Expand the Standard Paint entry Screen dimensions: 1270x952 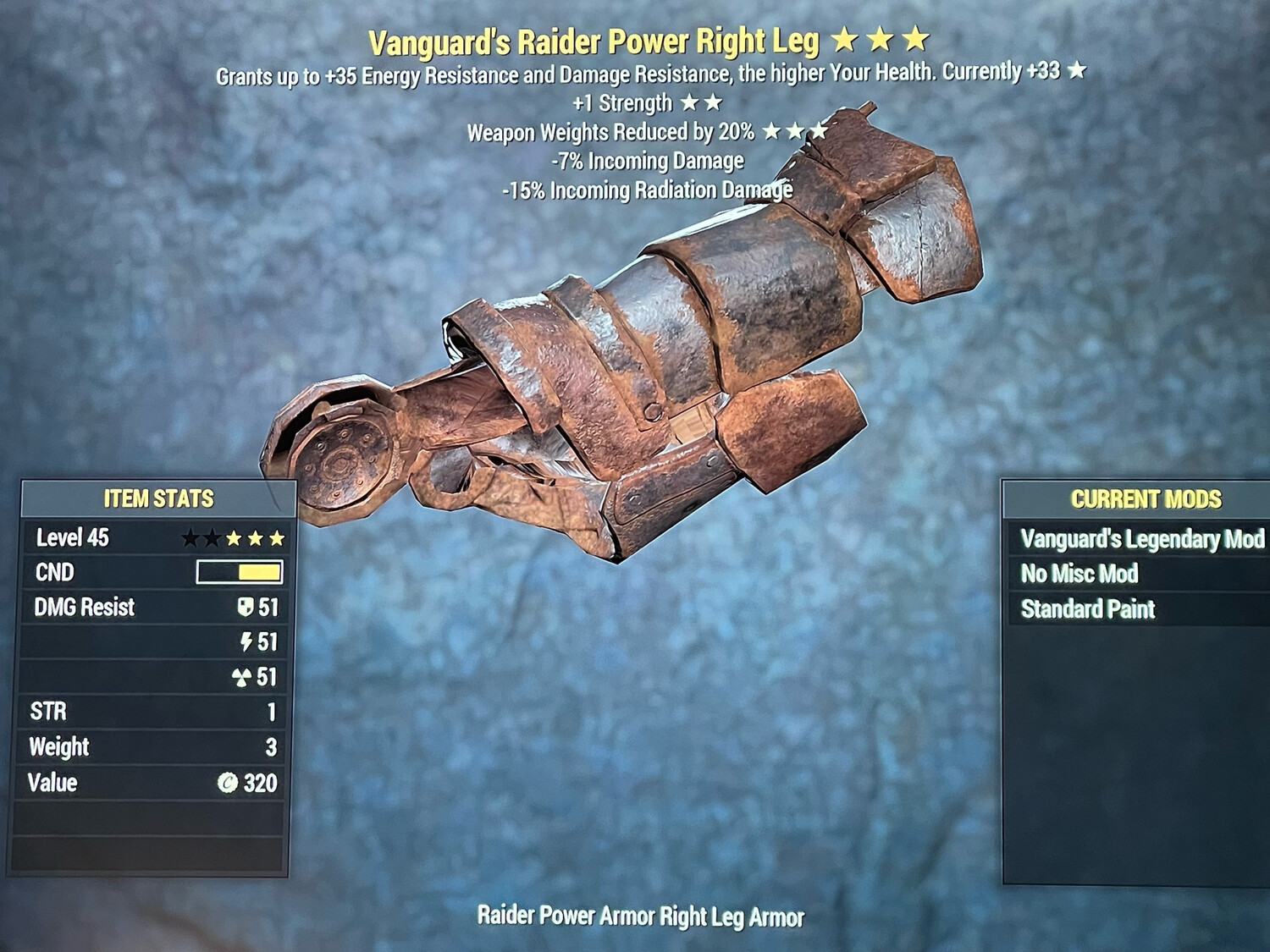(1088, 608)
